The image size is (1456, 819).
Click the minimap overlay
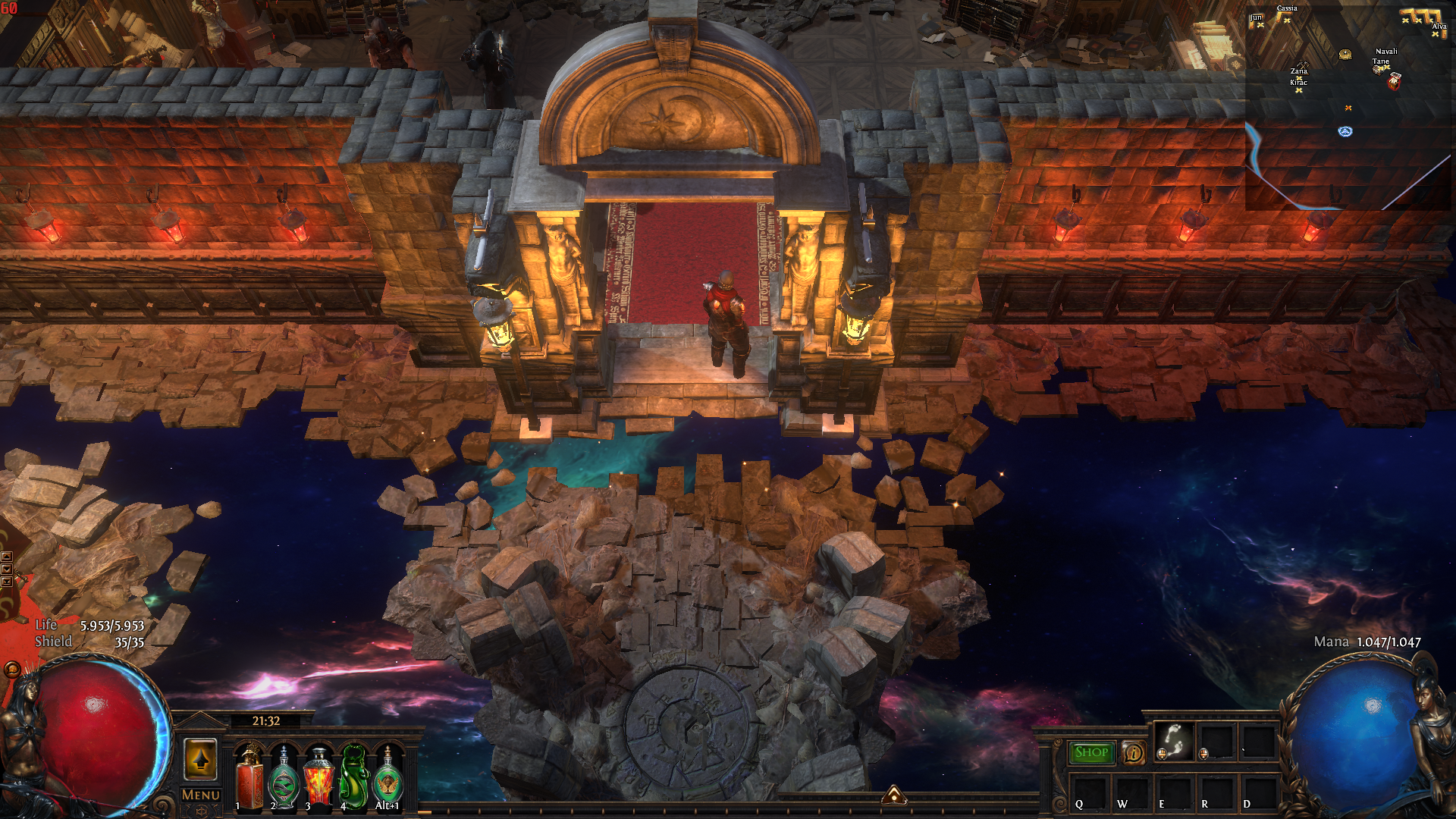pos(1348,106)
